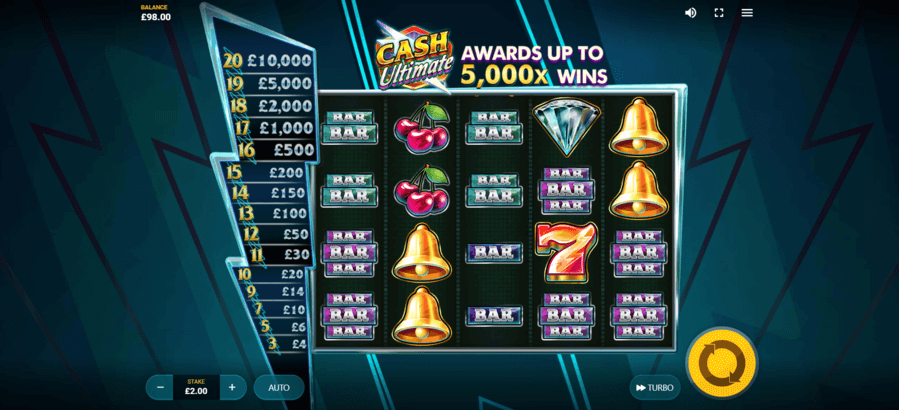Open the Auto spin options

(279, 388)
